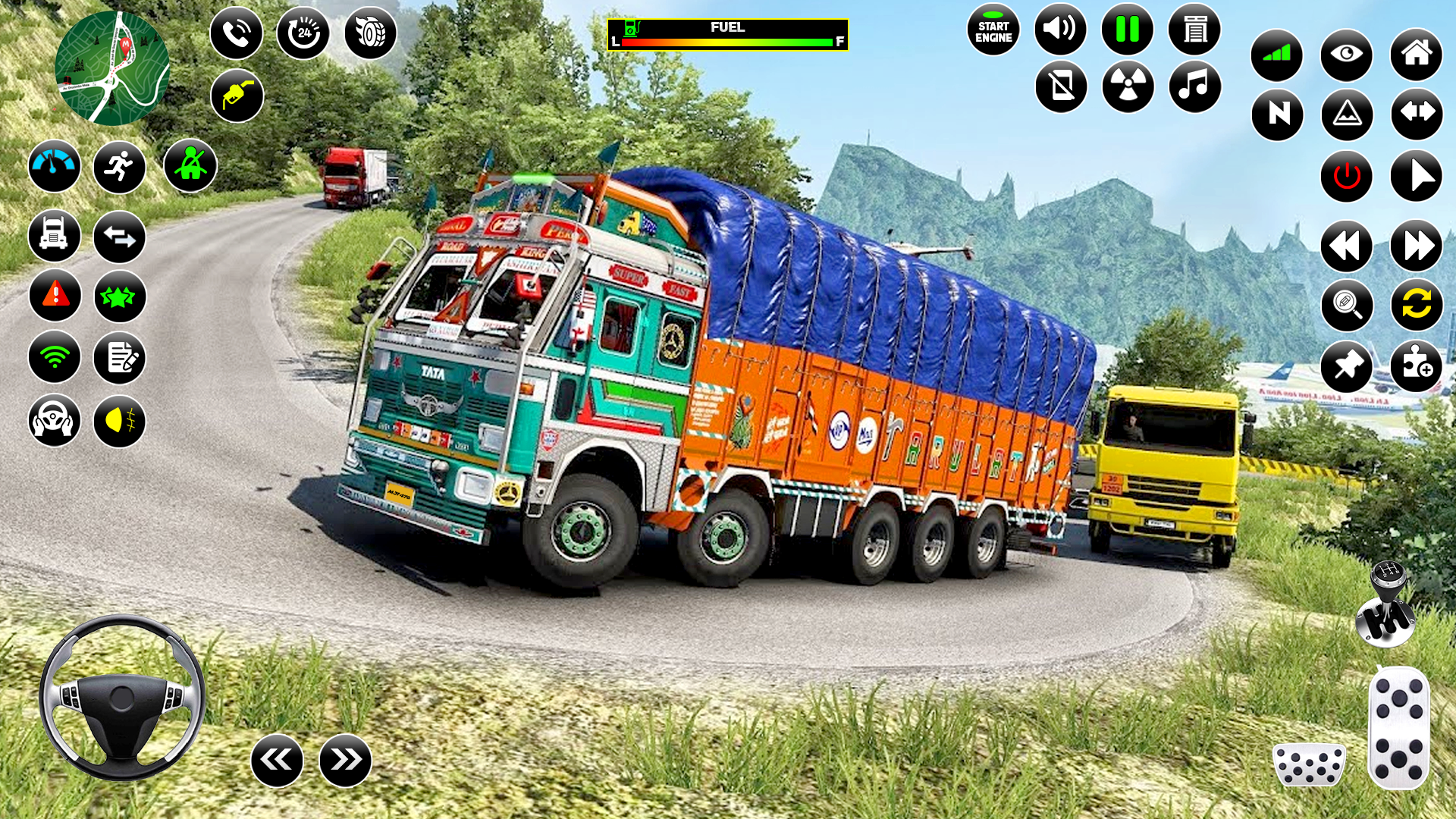
Task: Click the green refresh arrows button
Action: pyautogui.click(x=1416, y=305)
